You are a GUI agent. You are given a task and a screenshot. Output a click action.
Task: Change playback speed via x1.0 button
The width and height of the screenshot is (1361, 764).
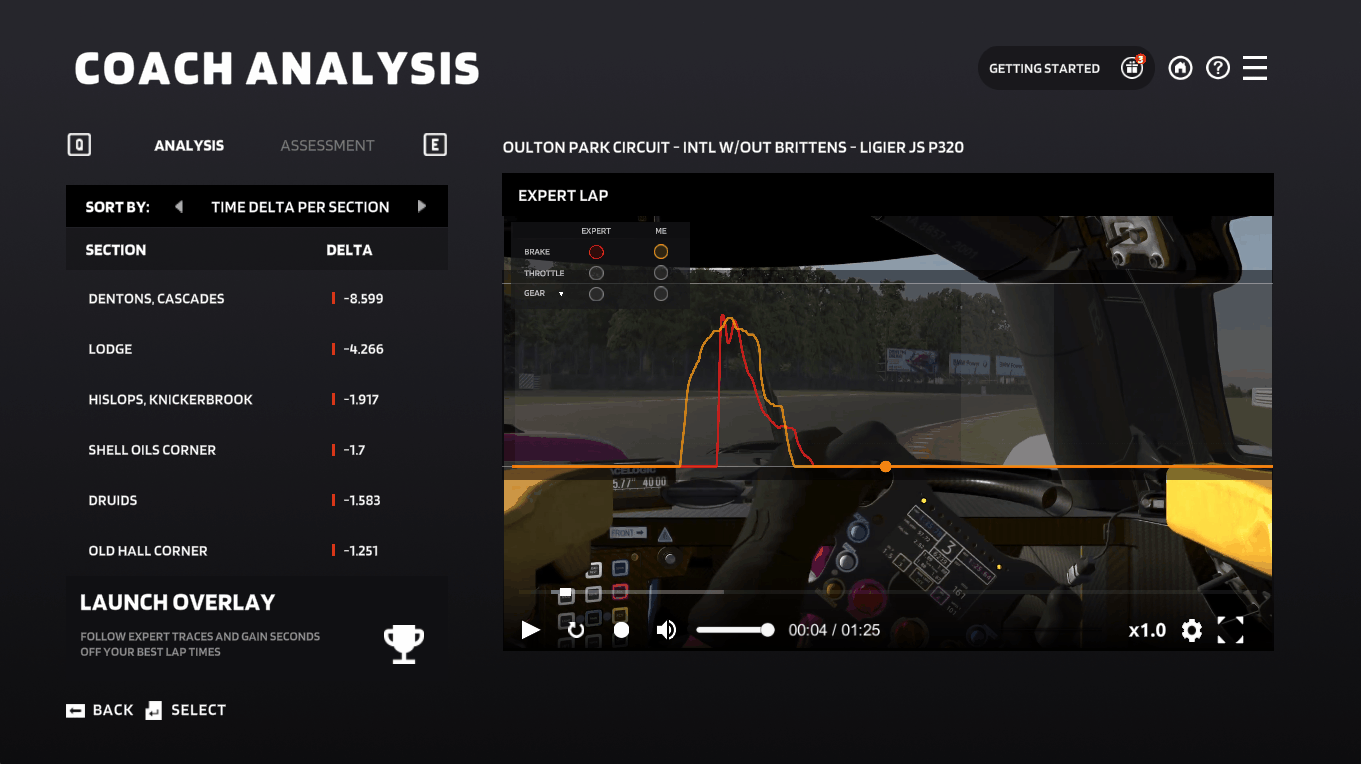click(1147, 630)
